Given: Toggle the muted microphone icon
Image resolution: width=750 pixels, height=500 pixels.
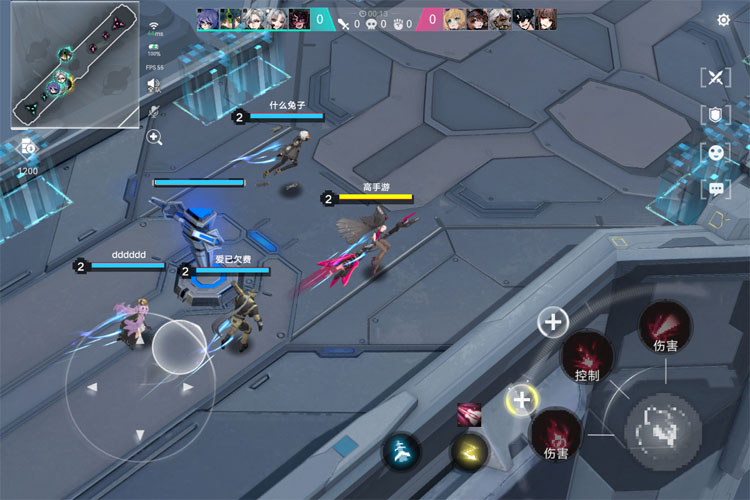Looking at the screenshot, I should click(155, 111).
